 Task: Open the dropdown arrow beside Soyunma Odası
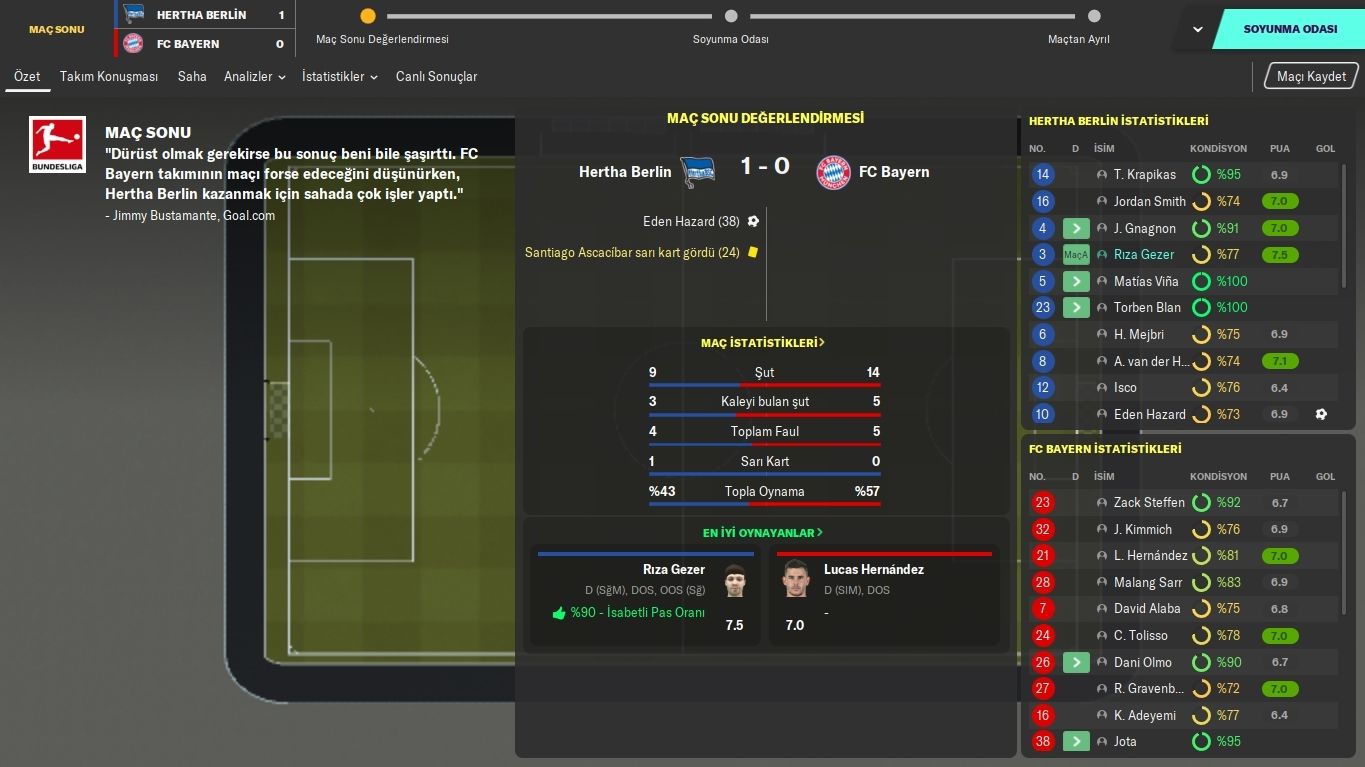(1197, 29)
